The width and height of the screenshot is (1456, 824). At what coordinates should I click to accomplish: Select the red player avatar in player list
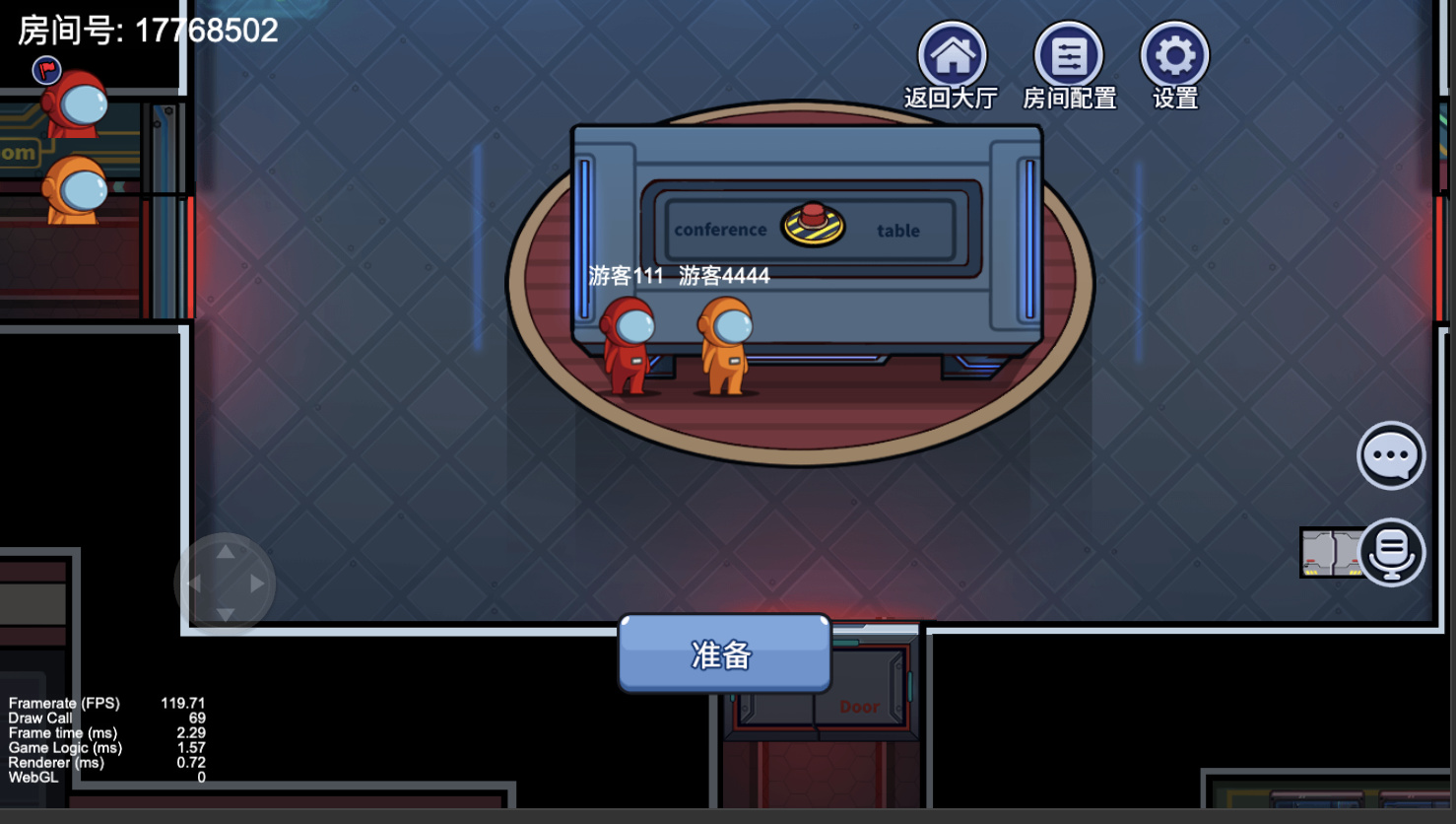click(x=75, y=103)
